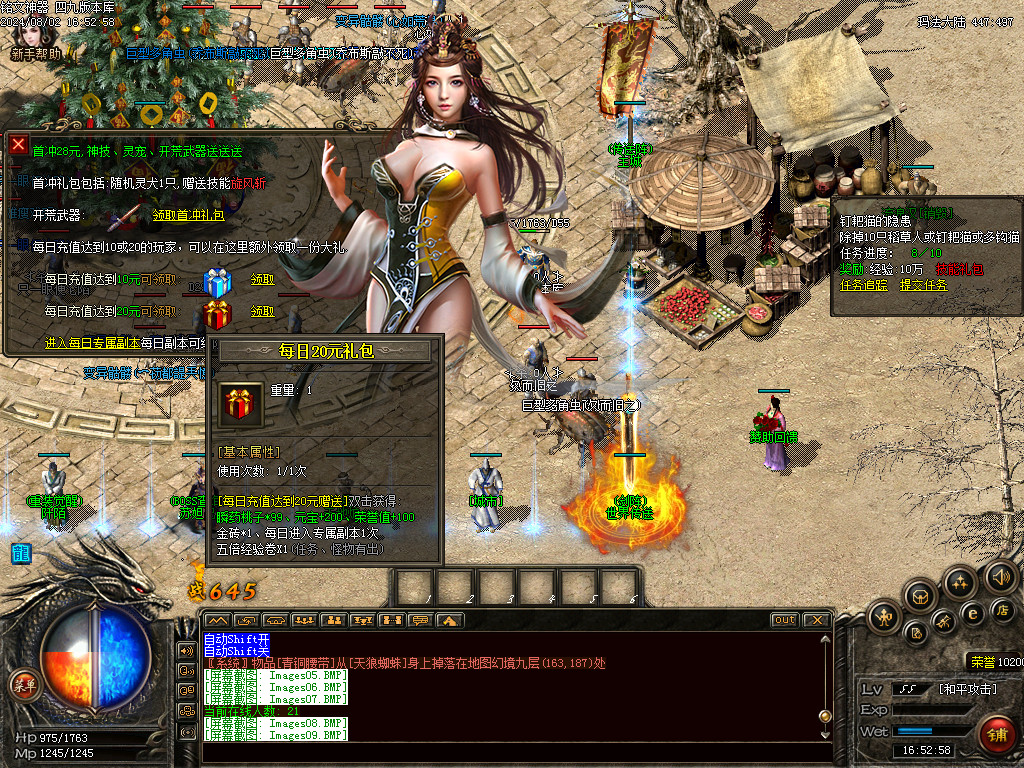
Task: Open the red stall button 铺
Action: 995,735
